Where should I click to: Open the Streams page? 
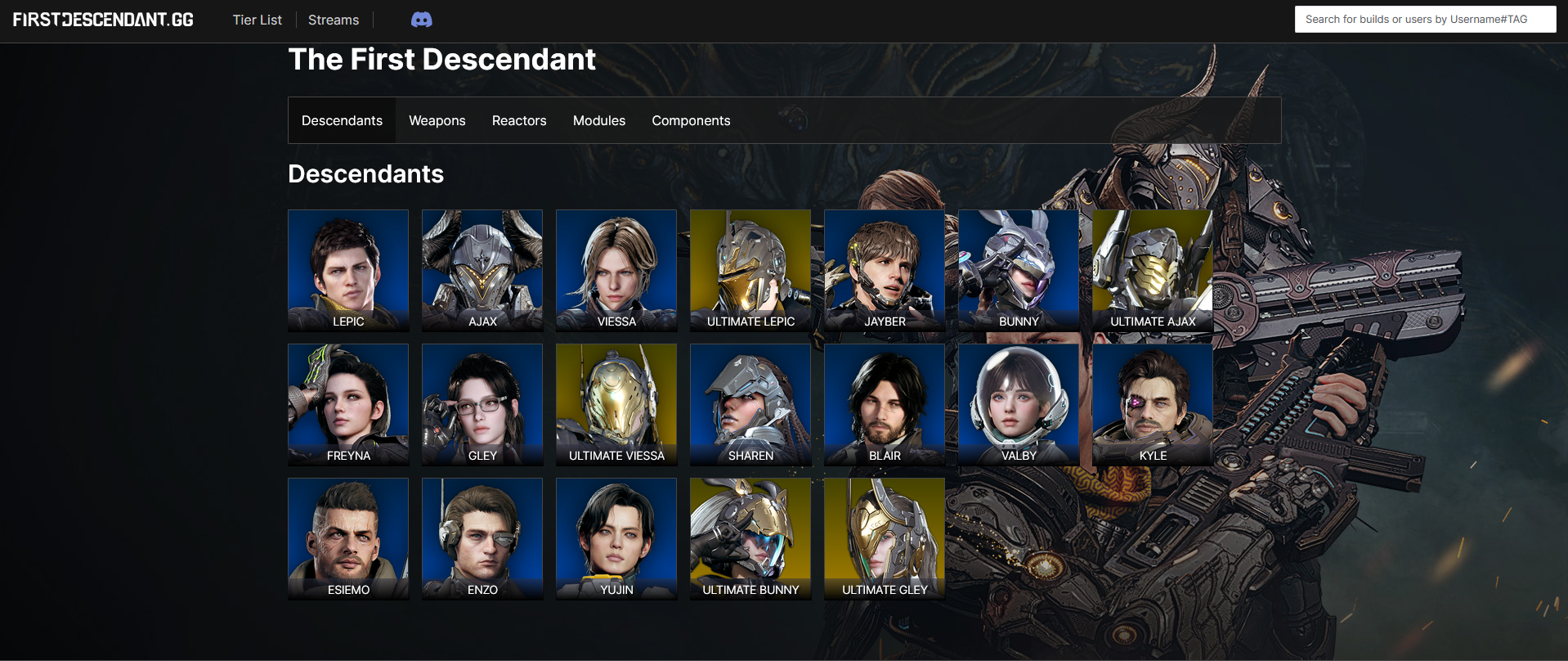pos(333,19)
